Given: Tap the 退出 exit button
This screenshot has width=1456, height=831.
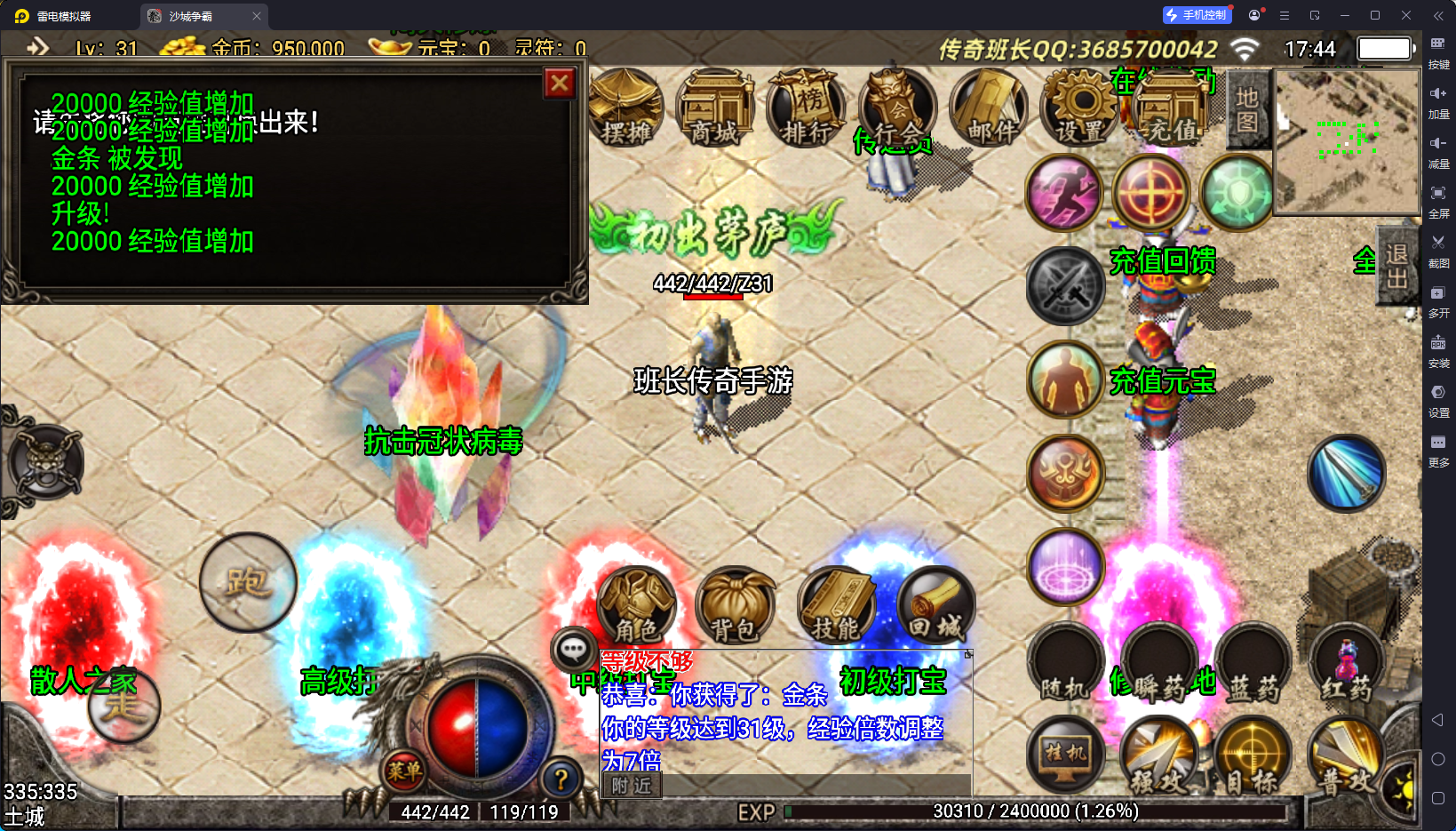Looking at the screenshot, I should click(x=1396, y=266).
